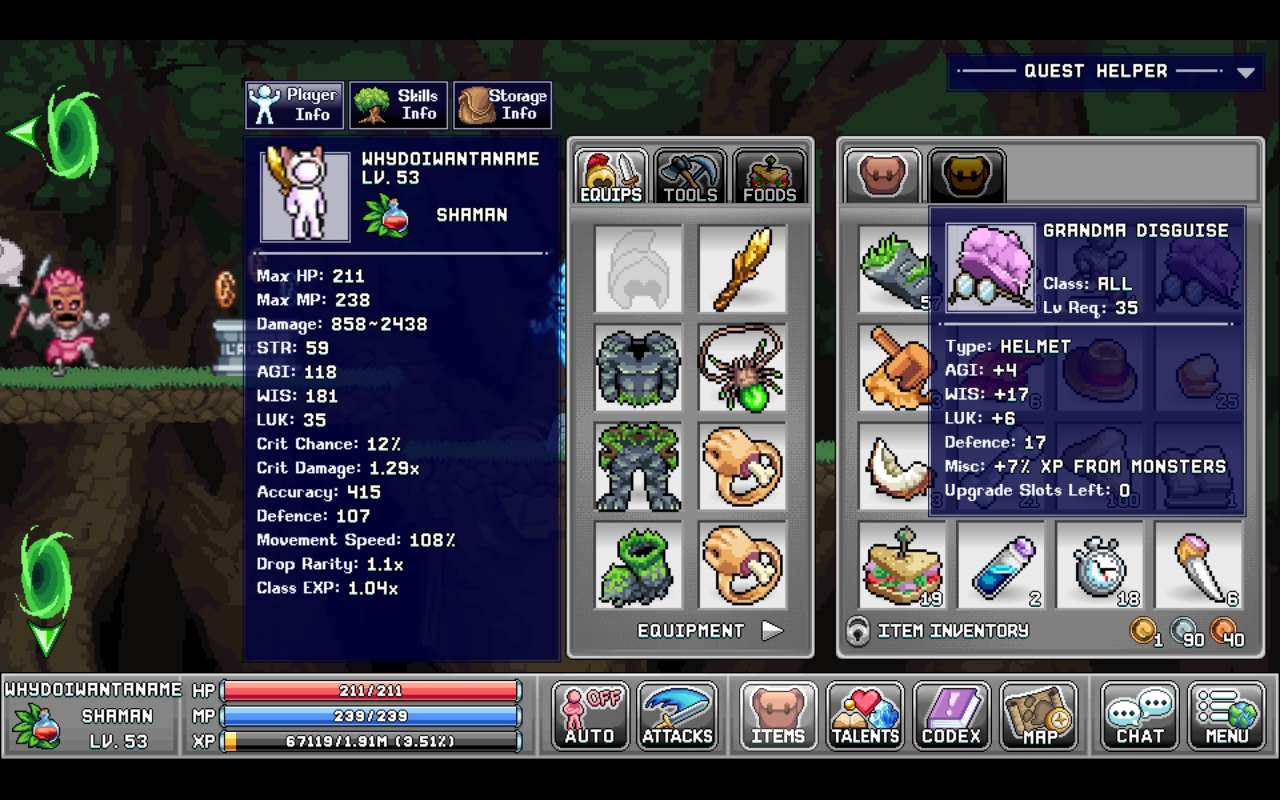1280x800 pixels.
Task: Switch to the Skills Info tab
Action: (398, 104)
